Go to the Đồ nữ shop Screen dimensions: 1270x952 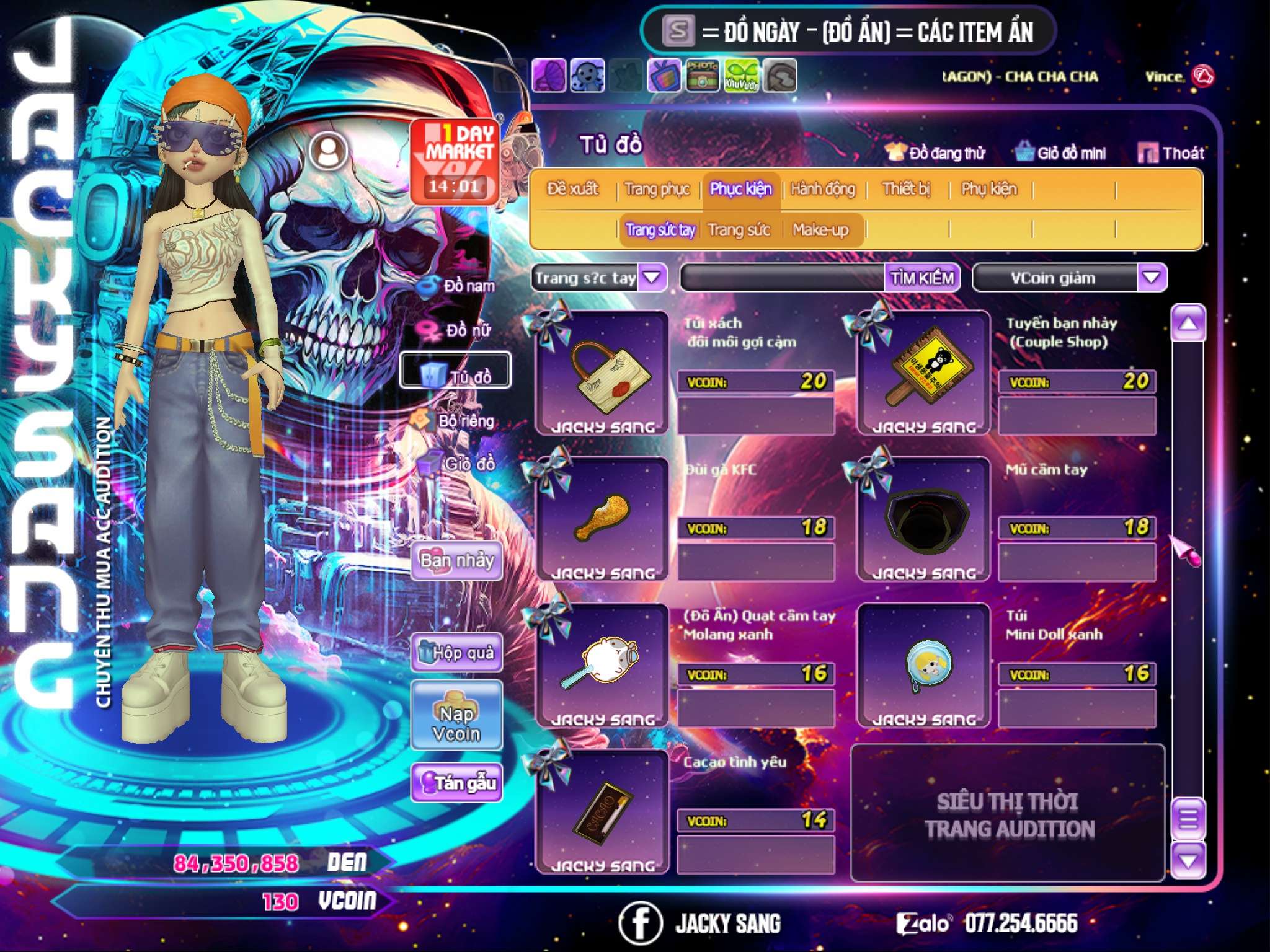[459, 330]
